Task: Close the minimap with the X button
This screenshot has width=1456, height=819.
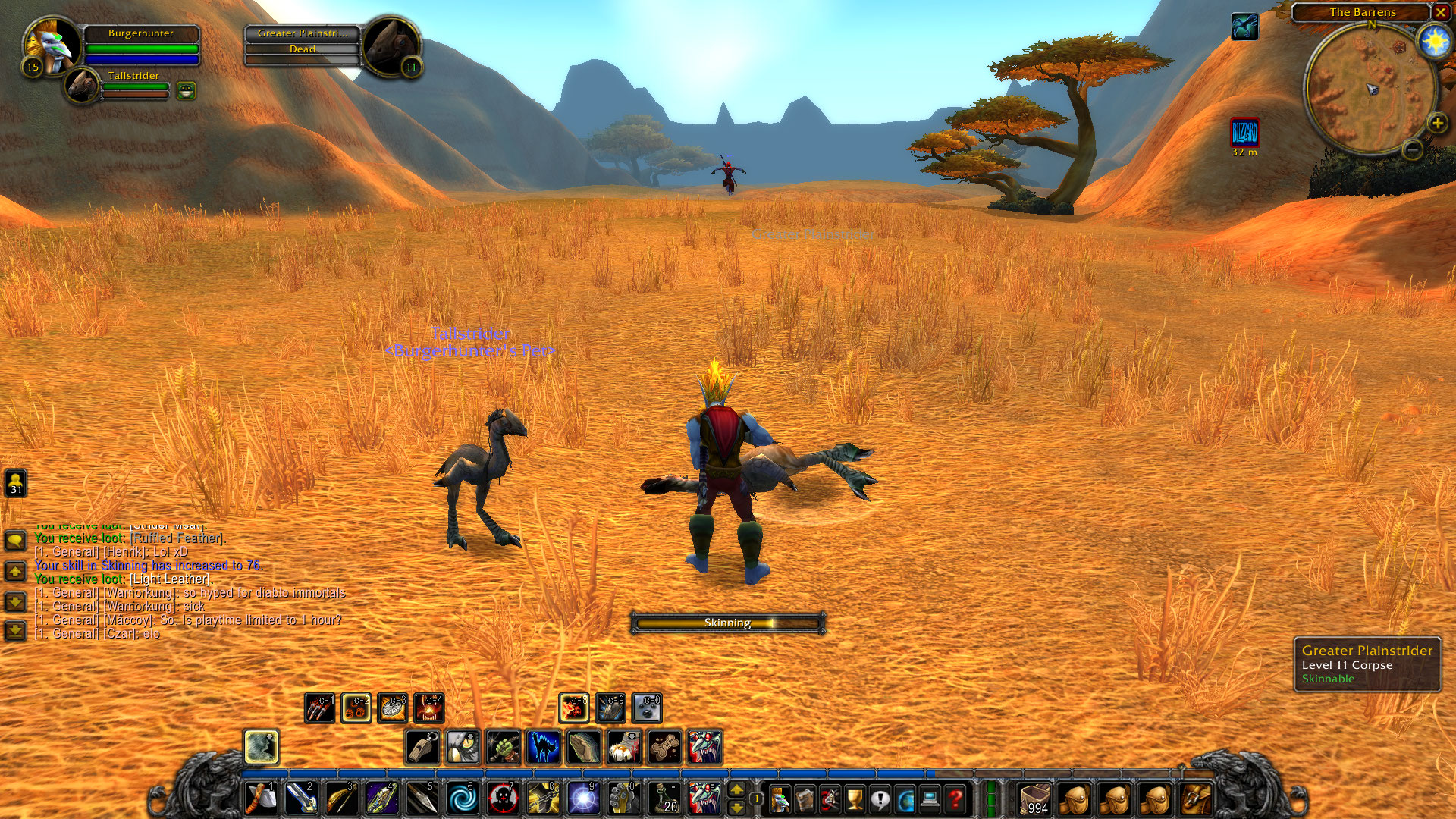Action: coord(1440,12)
